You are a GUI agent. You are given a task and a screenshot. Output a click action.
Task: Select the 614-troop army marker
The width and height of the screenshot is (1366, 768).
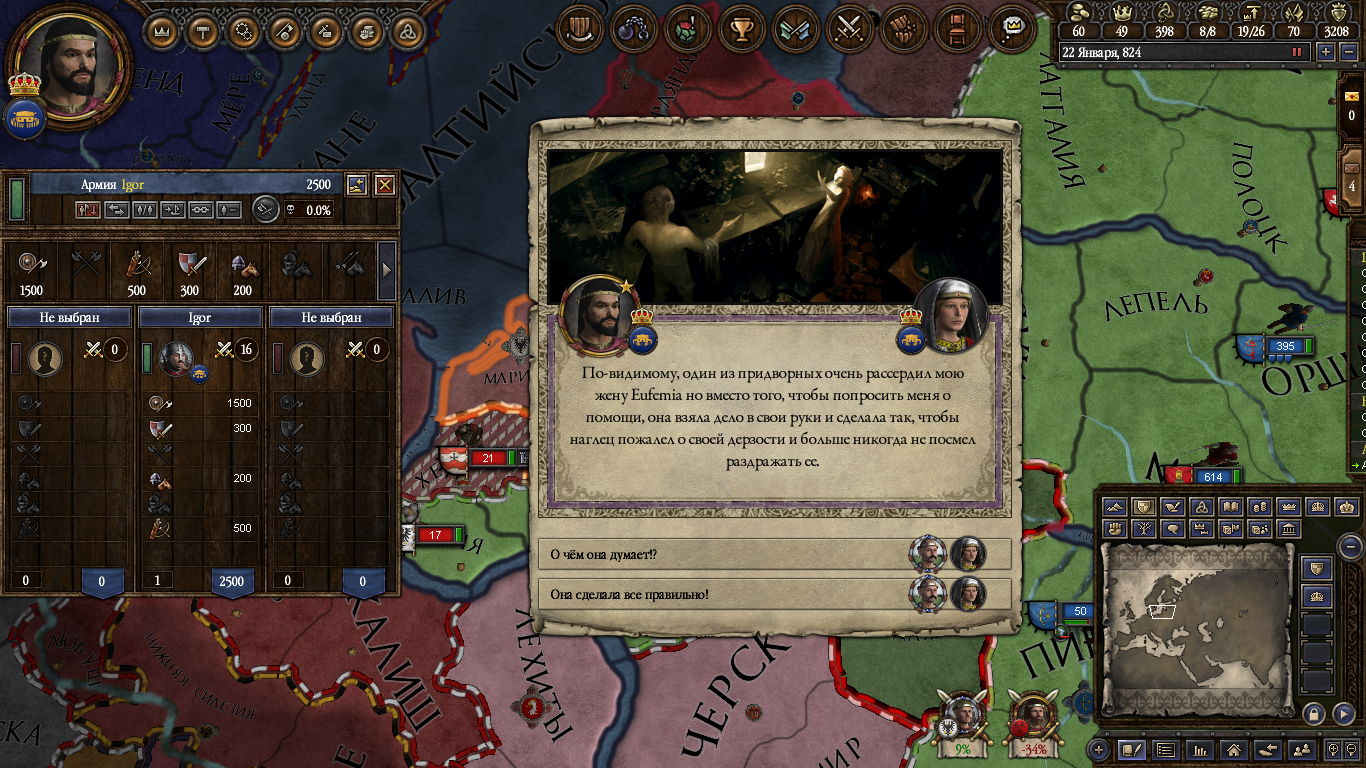tap(1211, 477)
